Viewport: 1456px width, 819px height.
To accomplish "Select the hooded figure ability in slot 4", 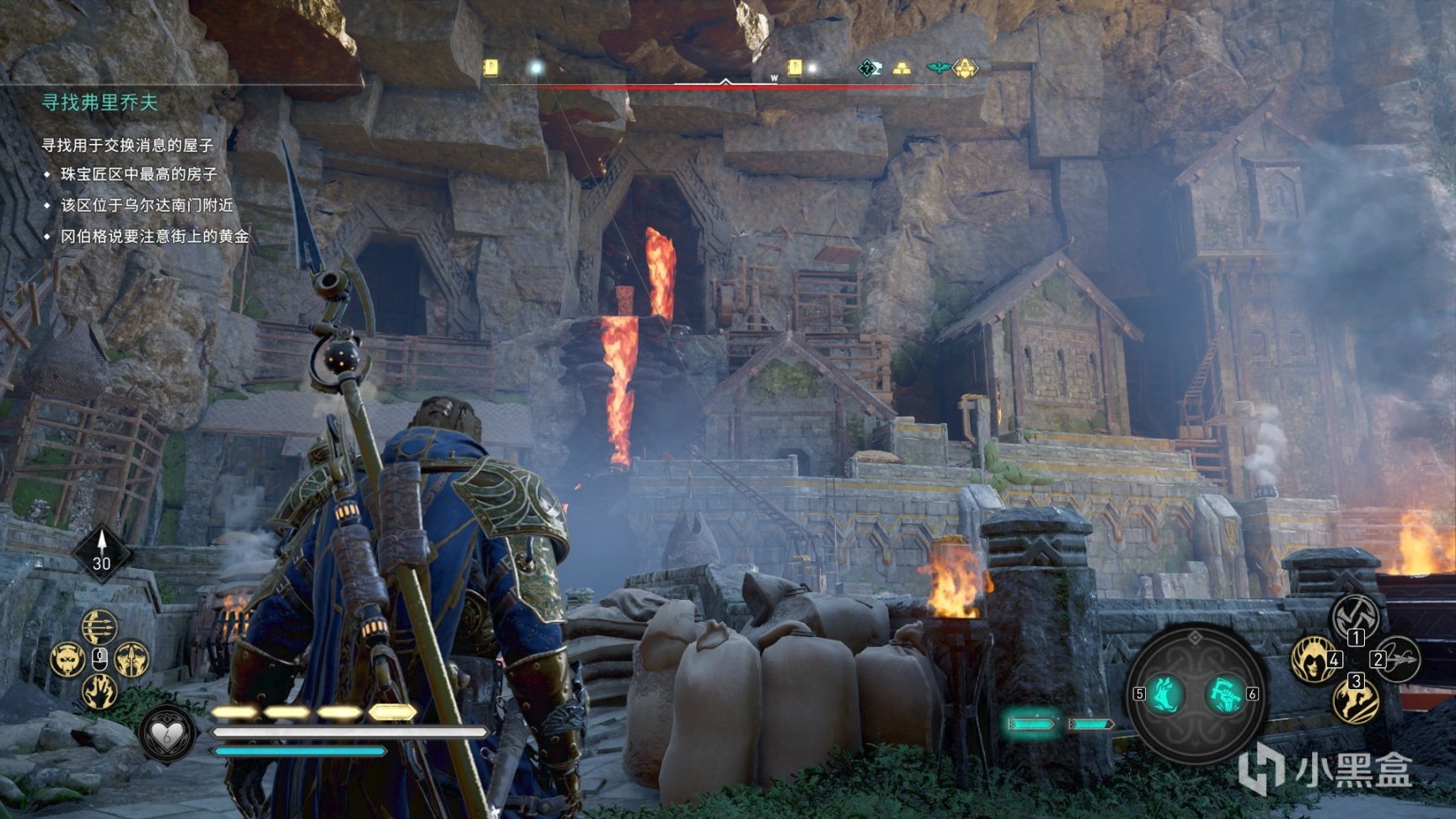I will pos(1314,659).
